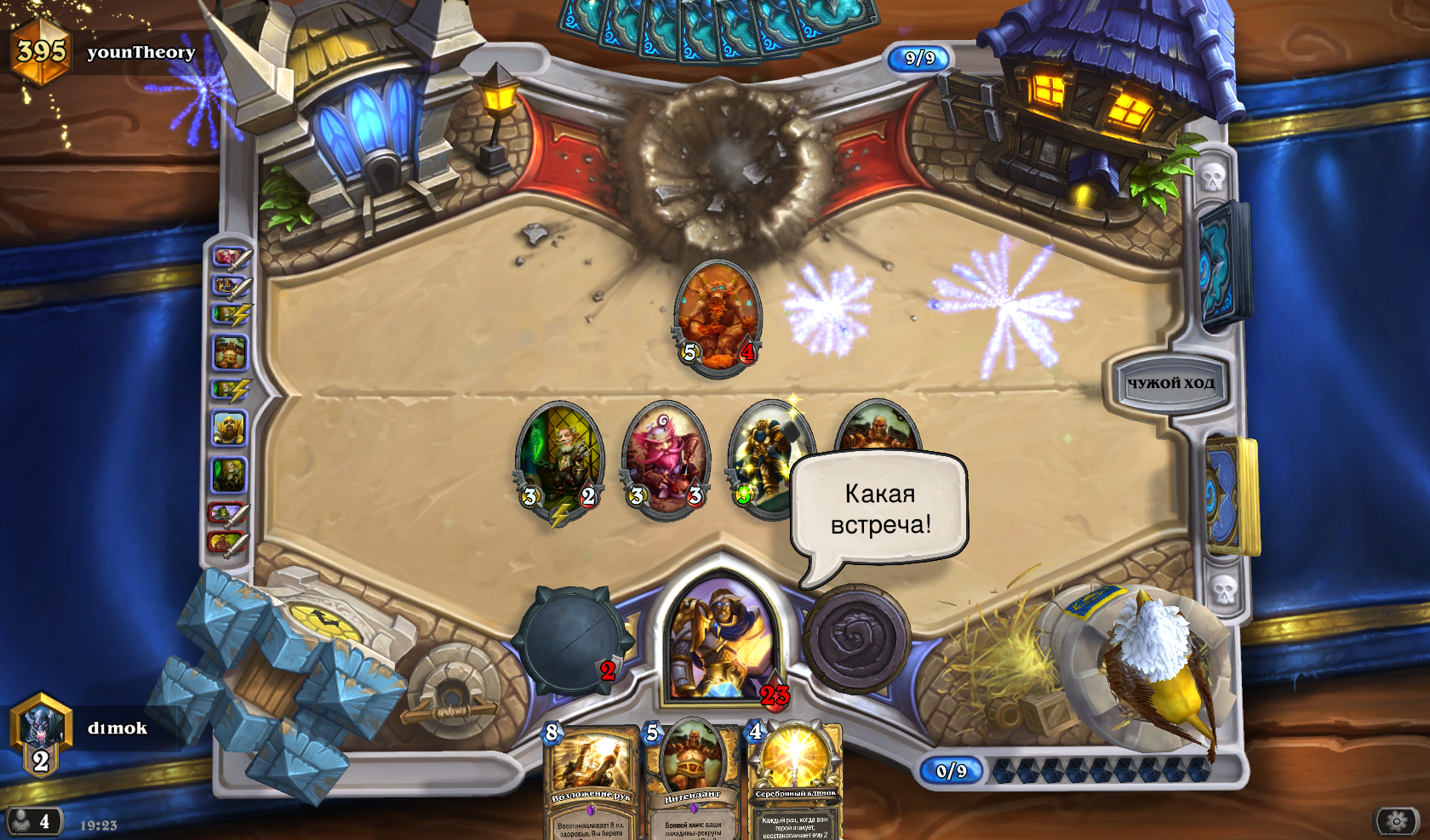Click the "чужой ход" end turn button
This screenshot has height=840, width=1430.
tap(1170, 383)
